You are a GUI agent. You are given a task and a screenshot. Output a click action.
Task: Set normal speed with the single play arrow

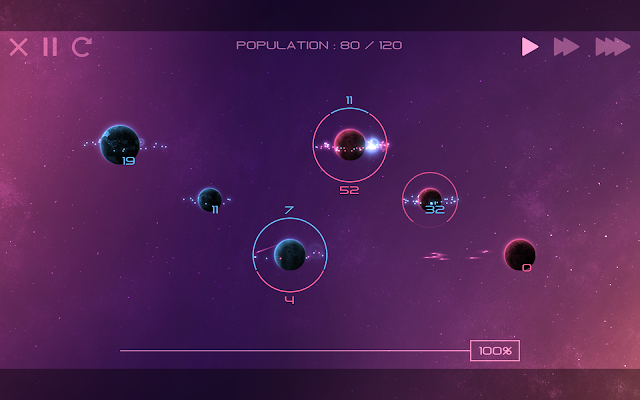(530, 46)
